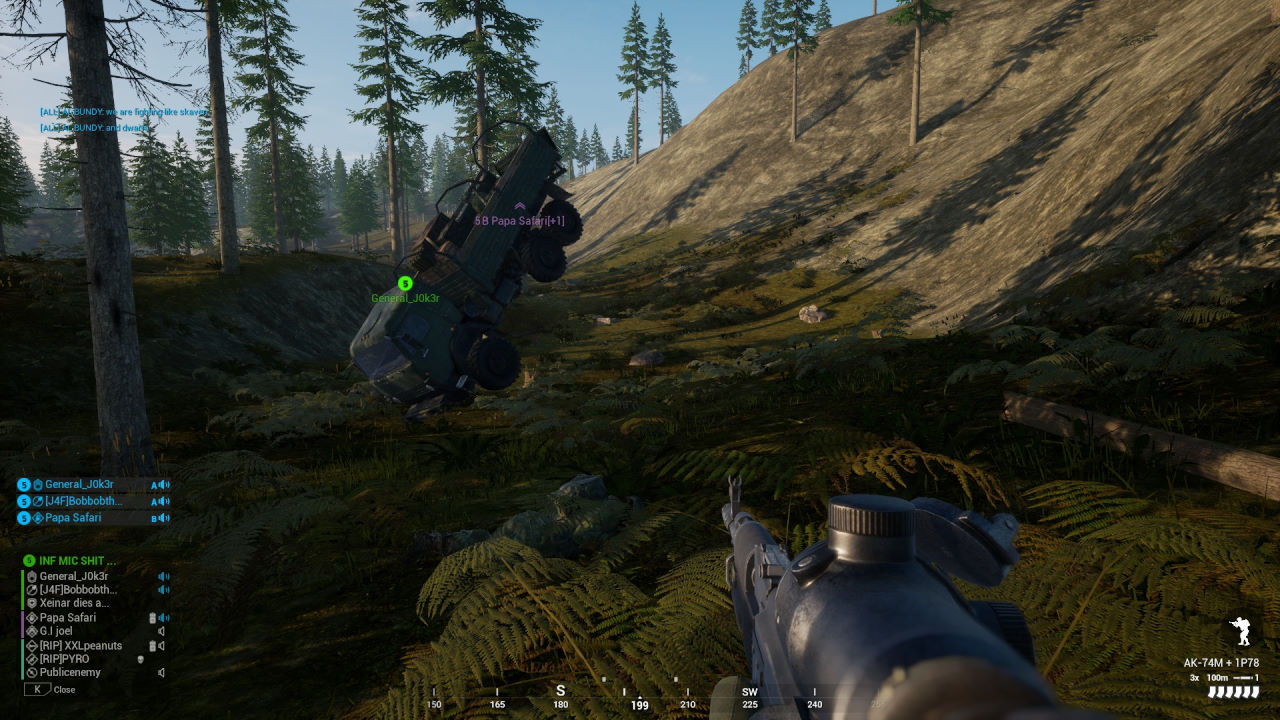The image size is (1280, 720).
Task: Select the INF MIC SHIT squad header
Action: point(77,561)
